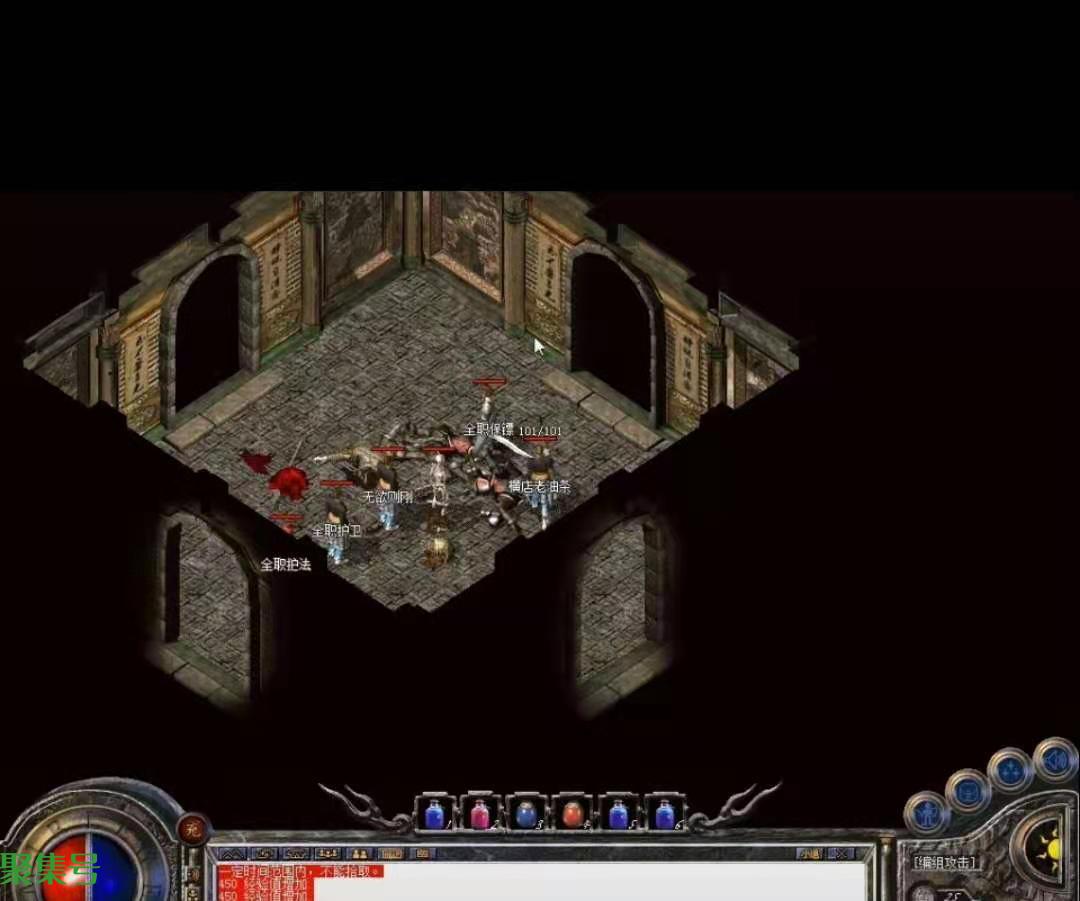Use the blue potion in belt slot 6

point(664,814)
